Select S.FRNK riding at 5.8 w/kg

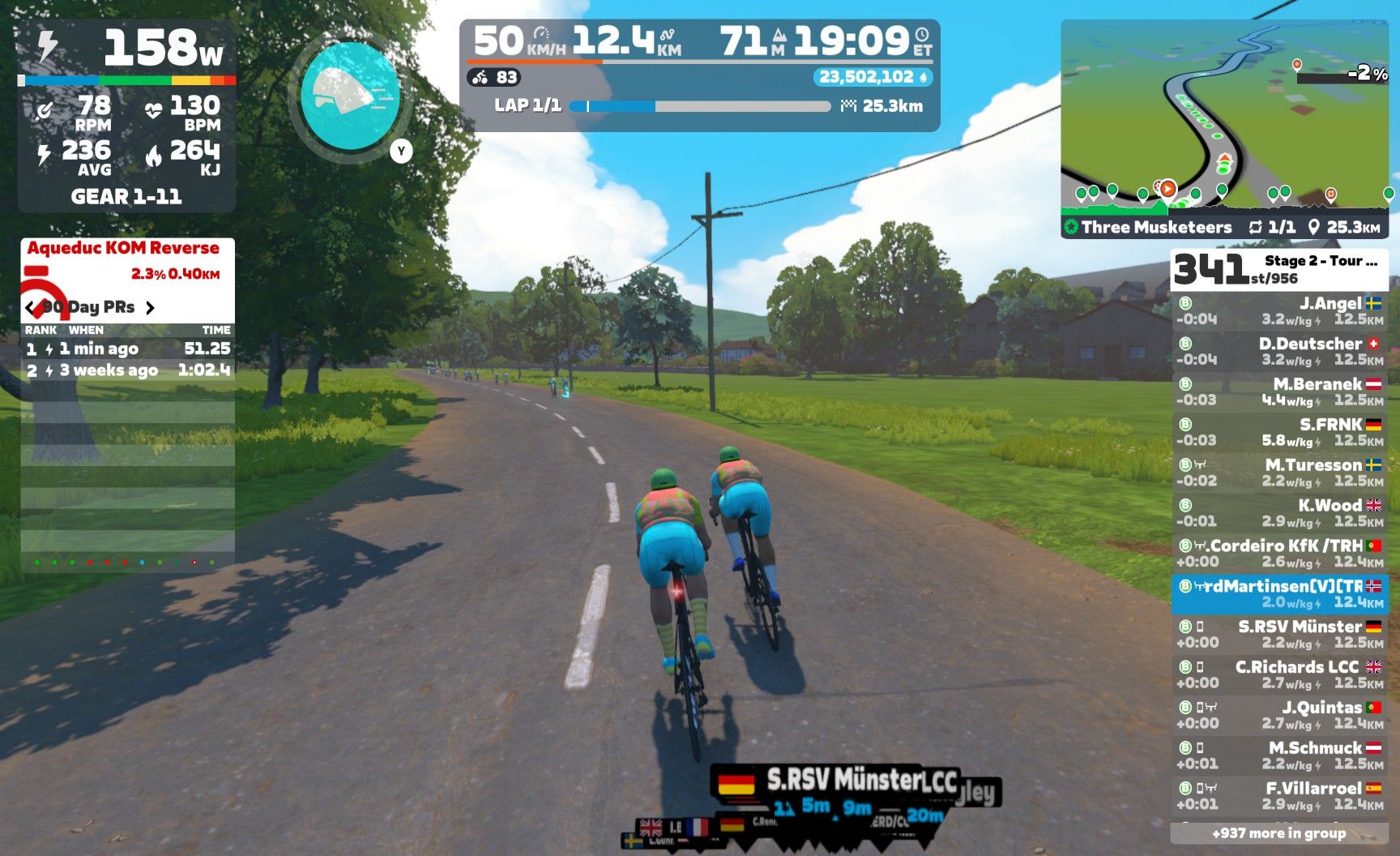1279,432
